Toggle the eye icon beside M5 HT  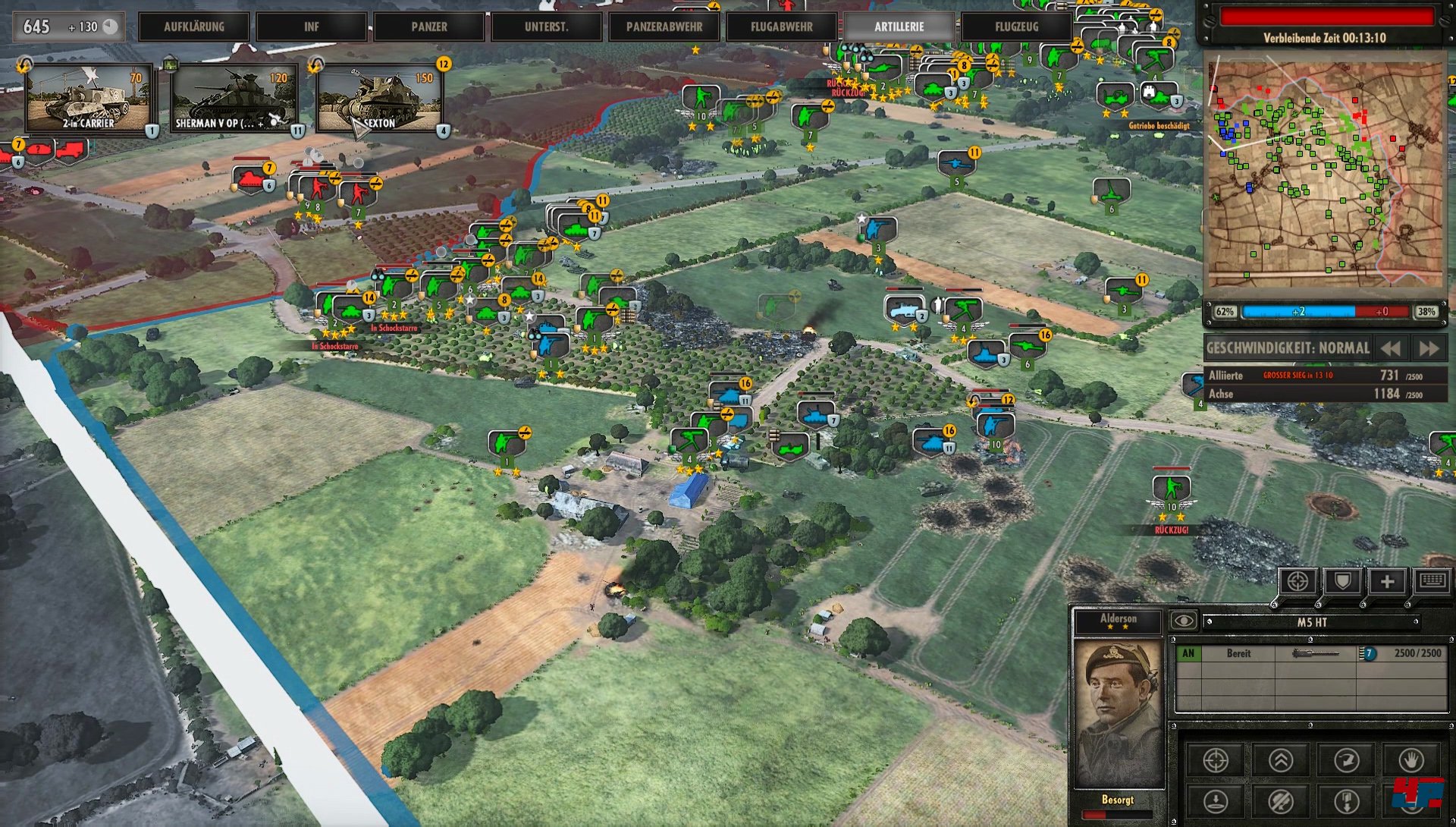(x=1183, y=621)
